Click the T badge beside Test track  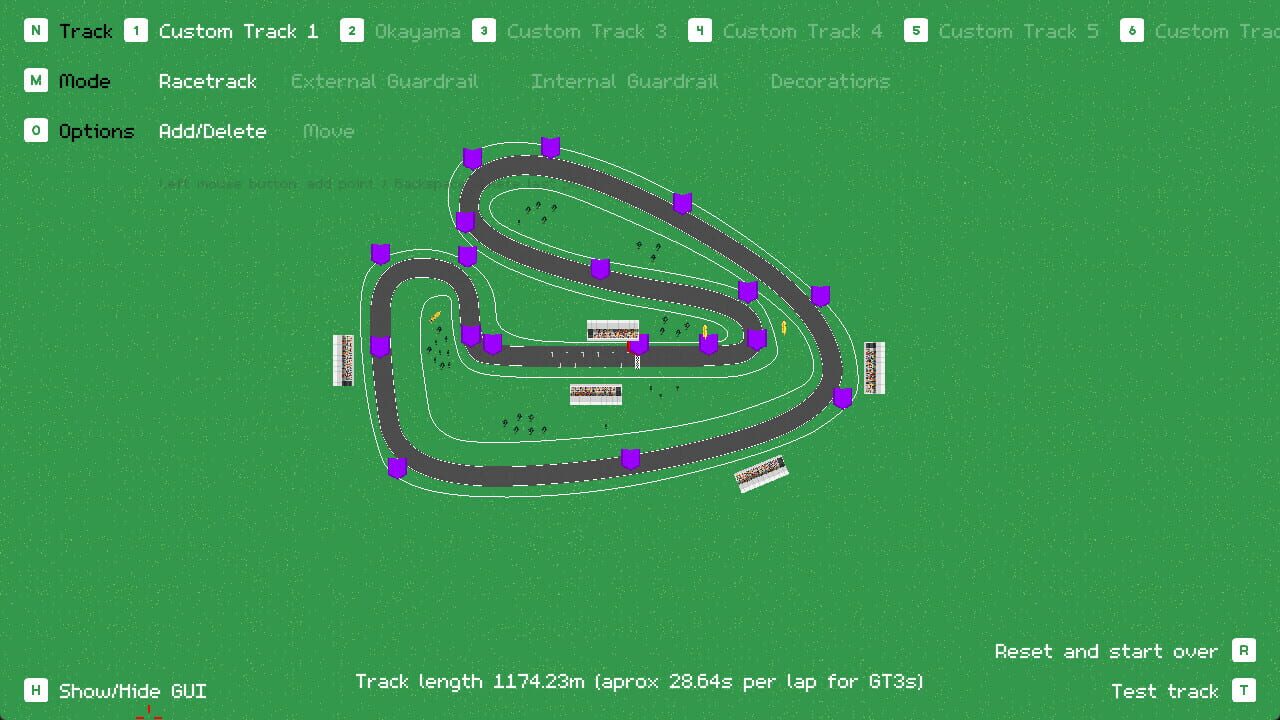click(1244, 690)
